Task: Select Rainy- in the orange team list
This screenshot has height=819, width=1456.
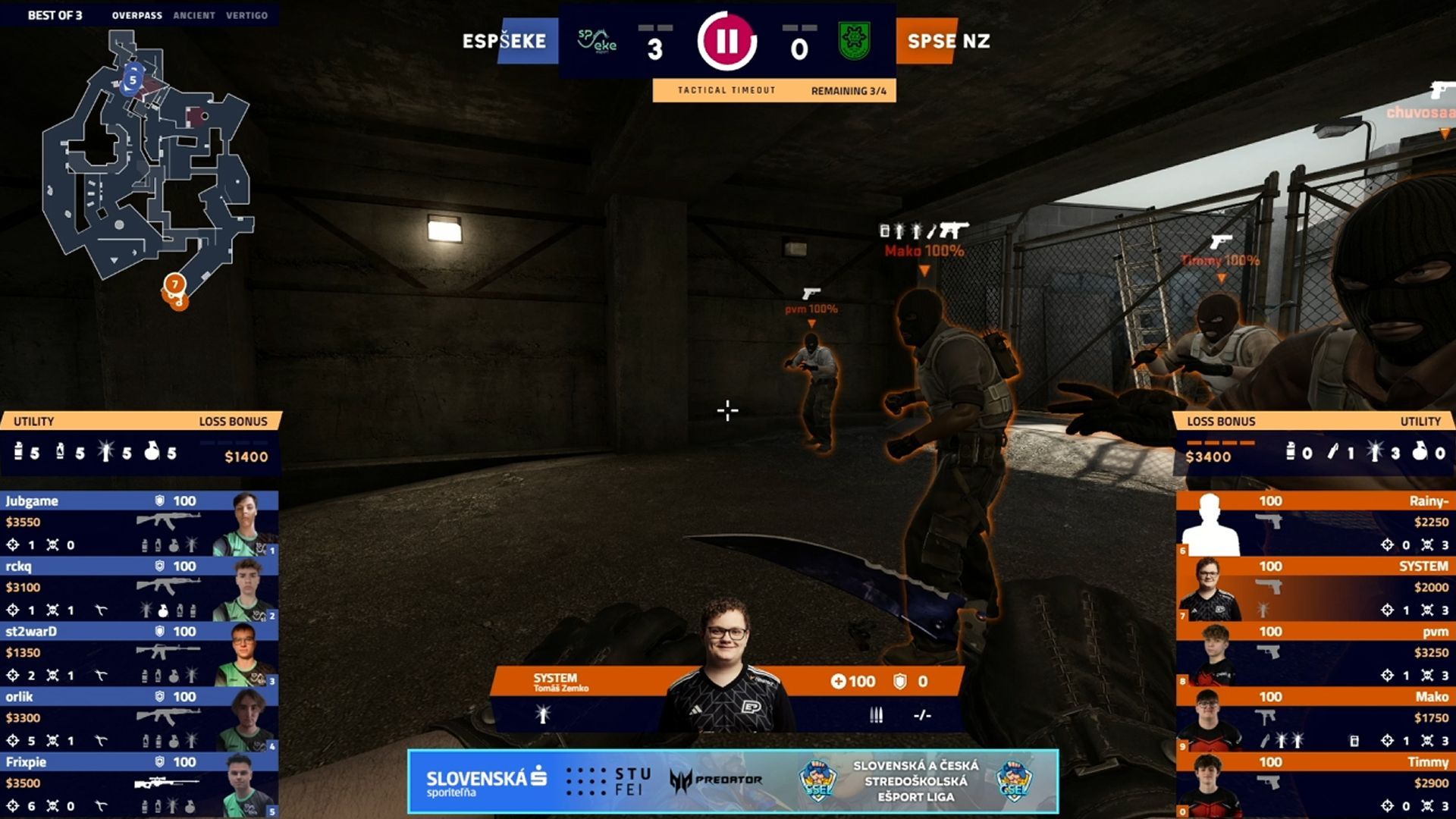Action: (1315, 522)
